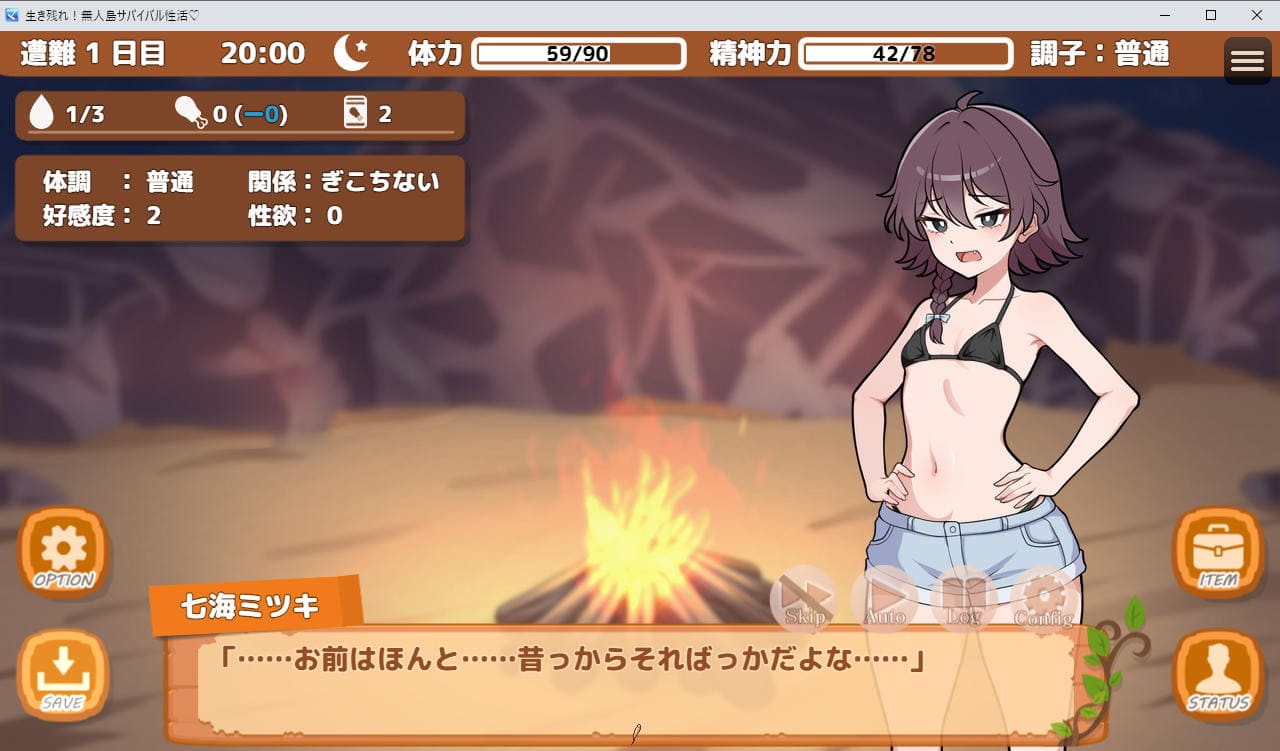Open the OPTION gear button
The width and height of the screenshot is (1280, 751).
coord(63,553)
